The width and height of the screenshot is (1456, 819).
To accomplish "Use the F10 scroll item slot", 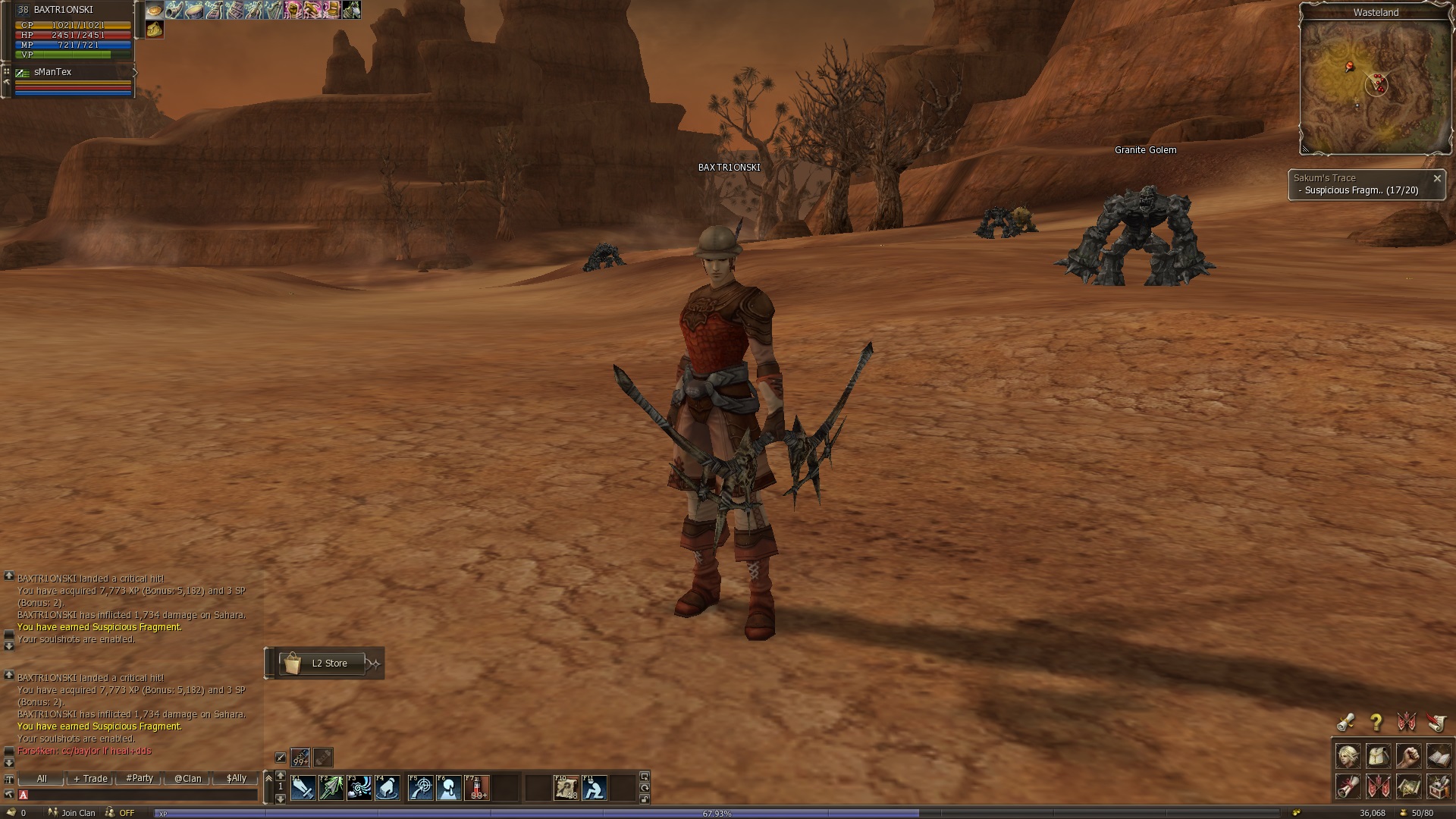I will pos(566,789).
